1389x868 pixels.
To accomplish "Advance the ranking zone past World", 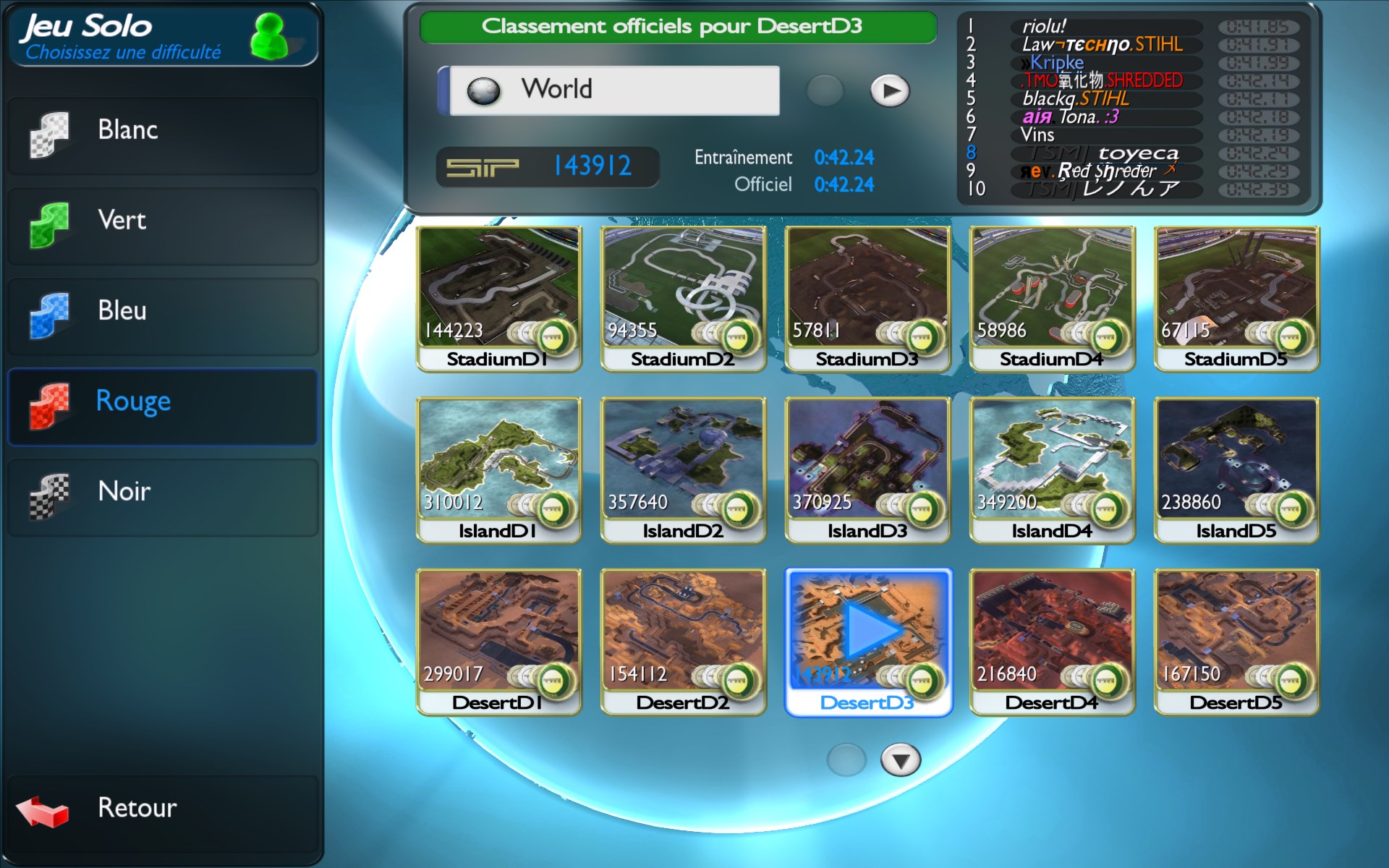I will (x=889, y=91).
